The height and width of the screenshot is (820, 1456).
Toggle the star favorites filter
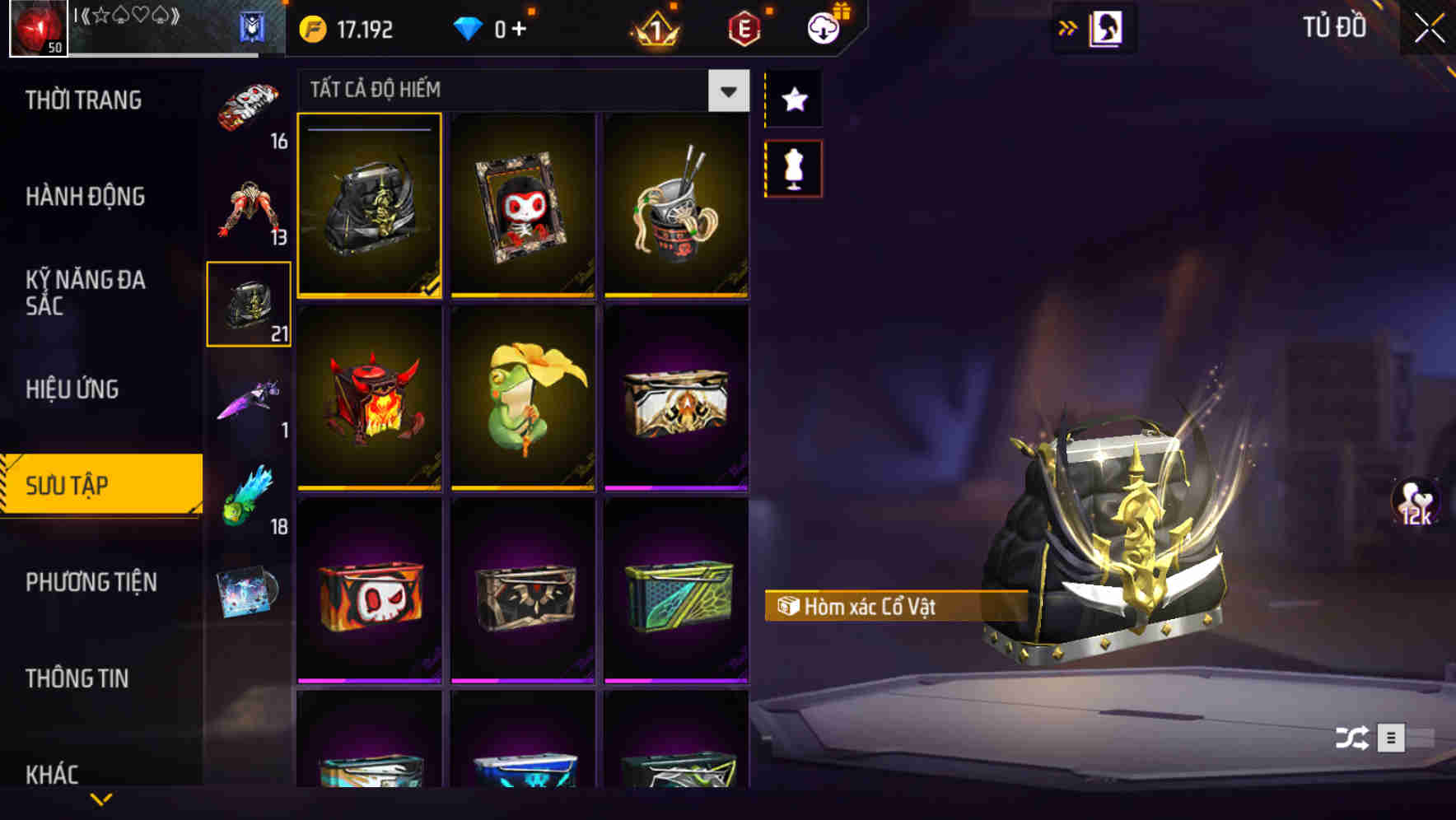click(x=793, y=99)
